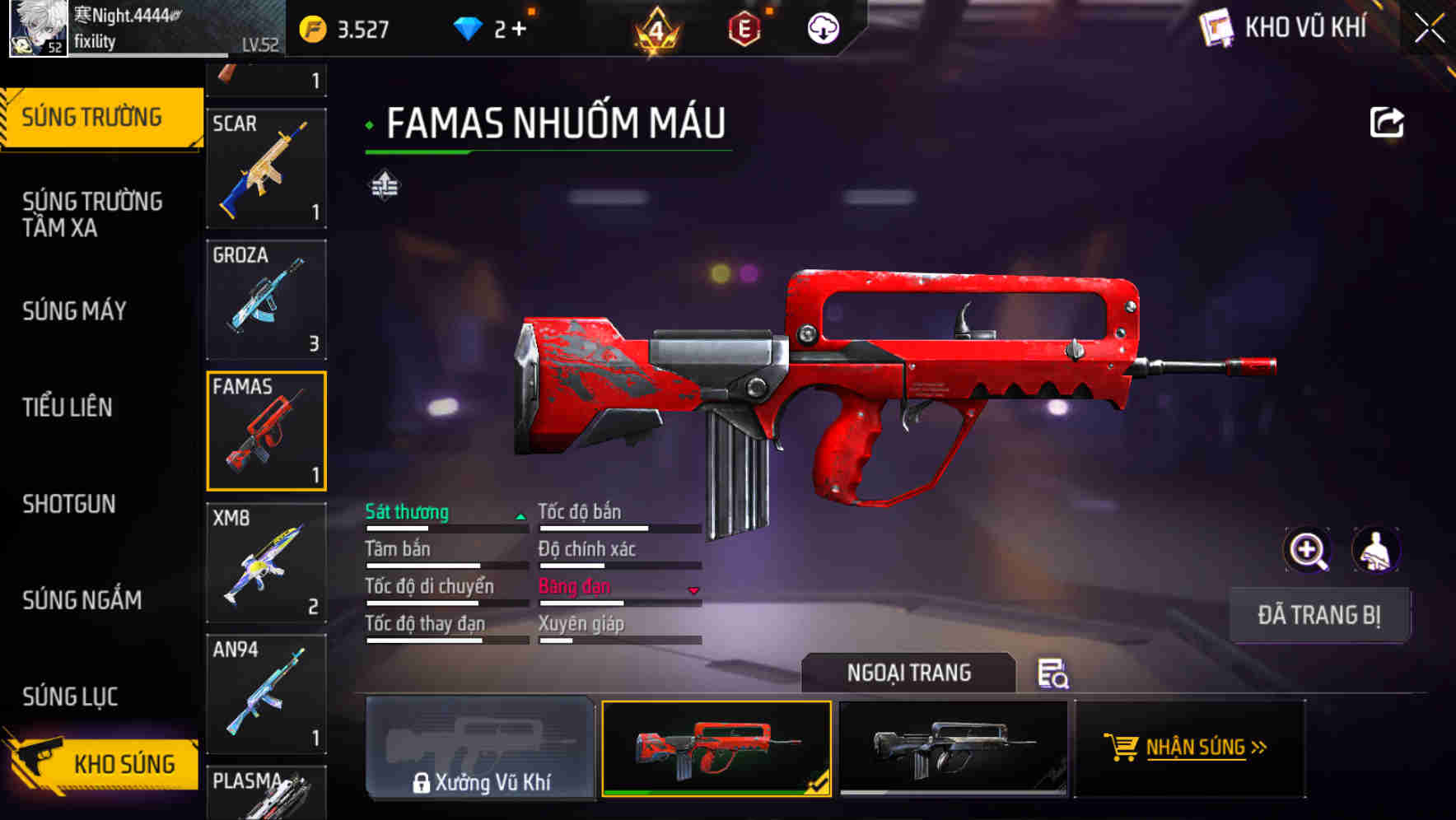Select the SCAR weapon tile

pos(266,168)
